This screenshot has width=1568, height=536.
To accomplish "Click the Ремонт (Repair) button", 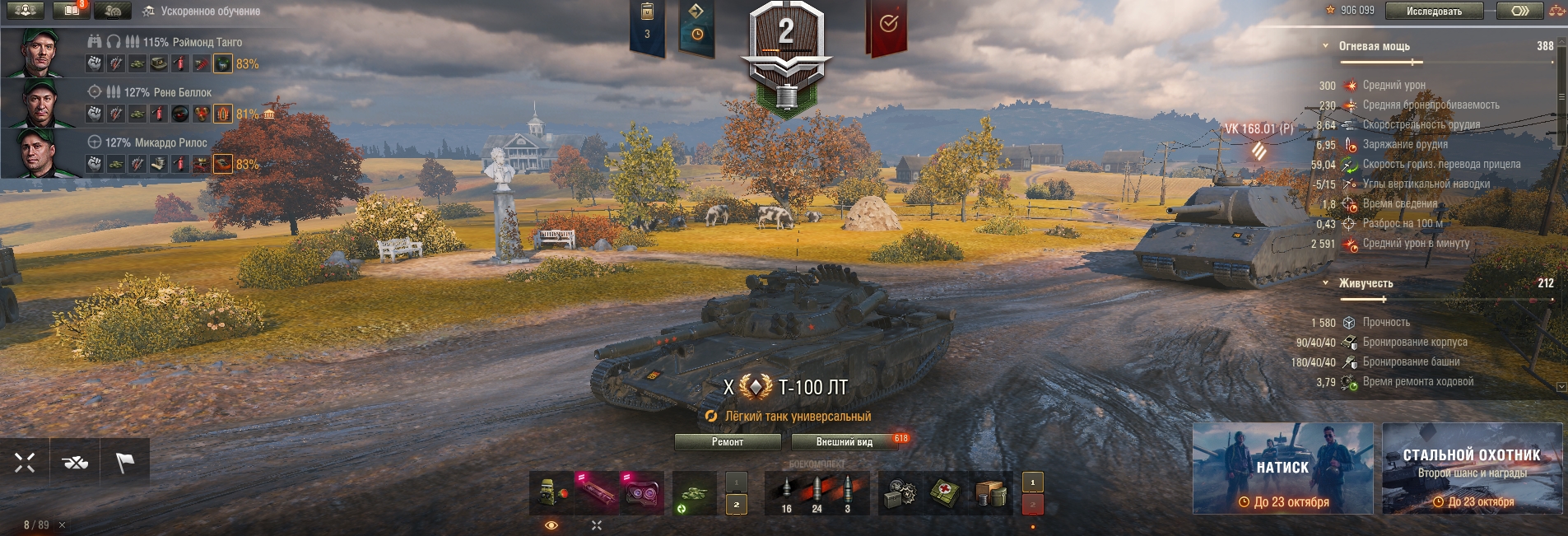I will coord(727,442).
